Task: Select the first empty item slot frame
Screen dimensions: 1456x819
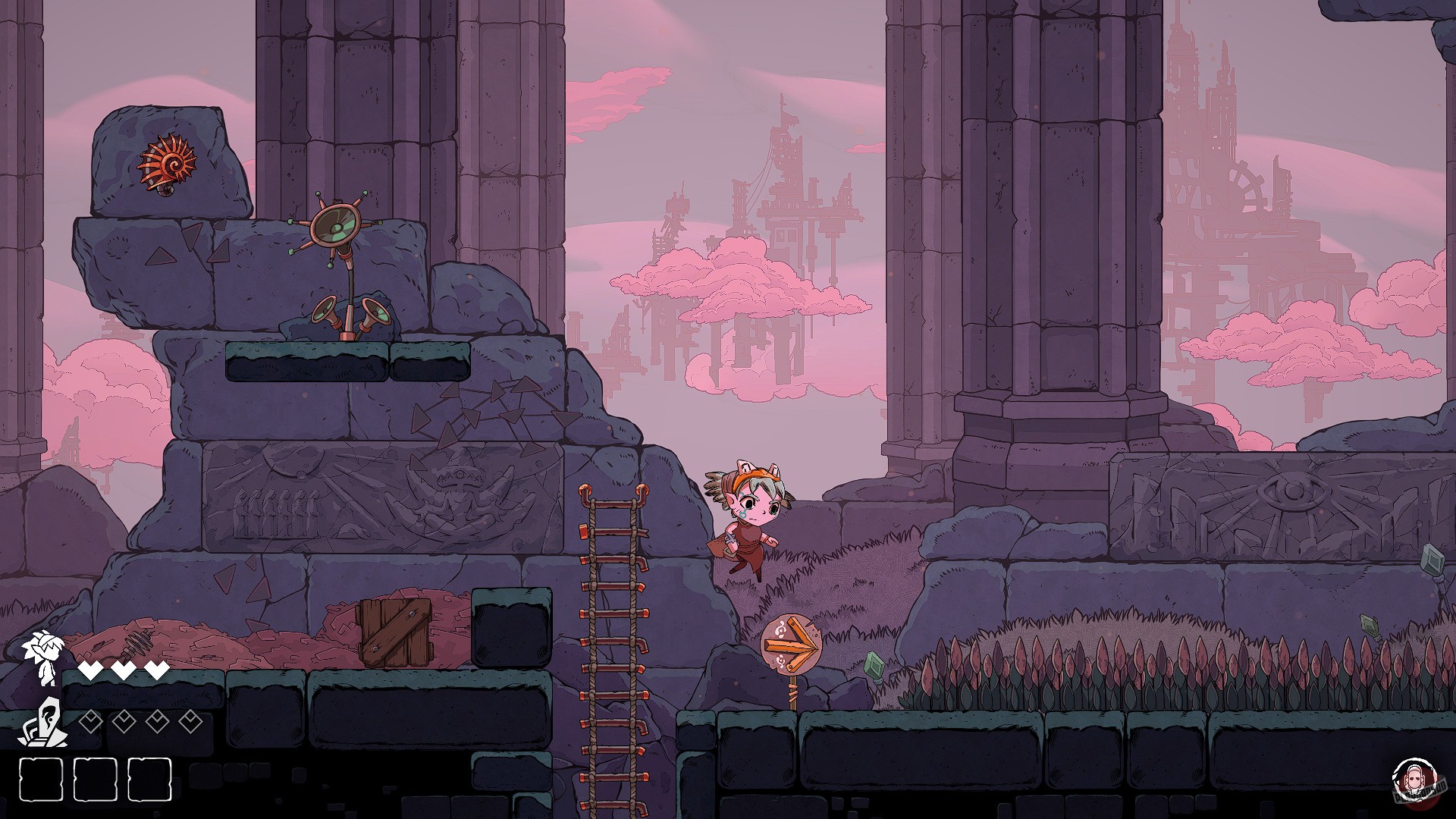Action: 40,779
